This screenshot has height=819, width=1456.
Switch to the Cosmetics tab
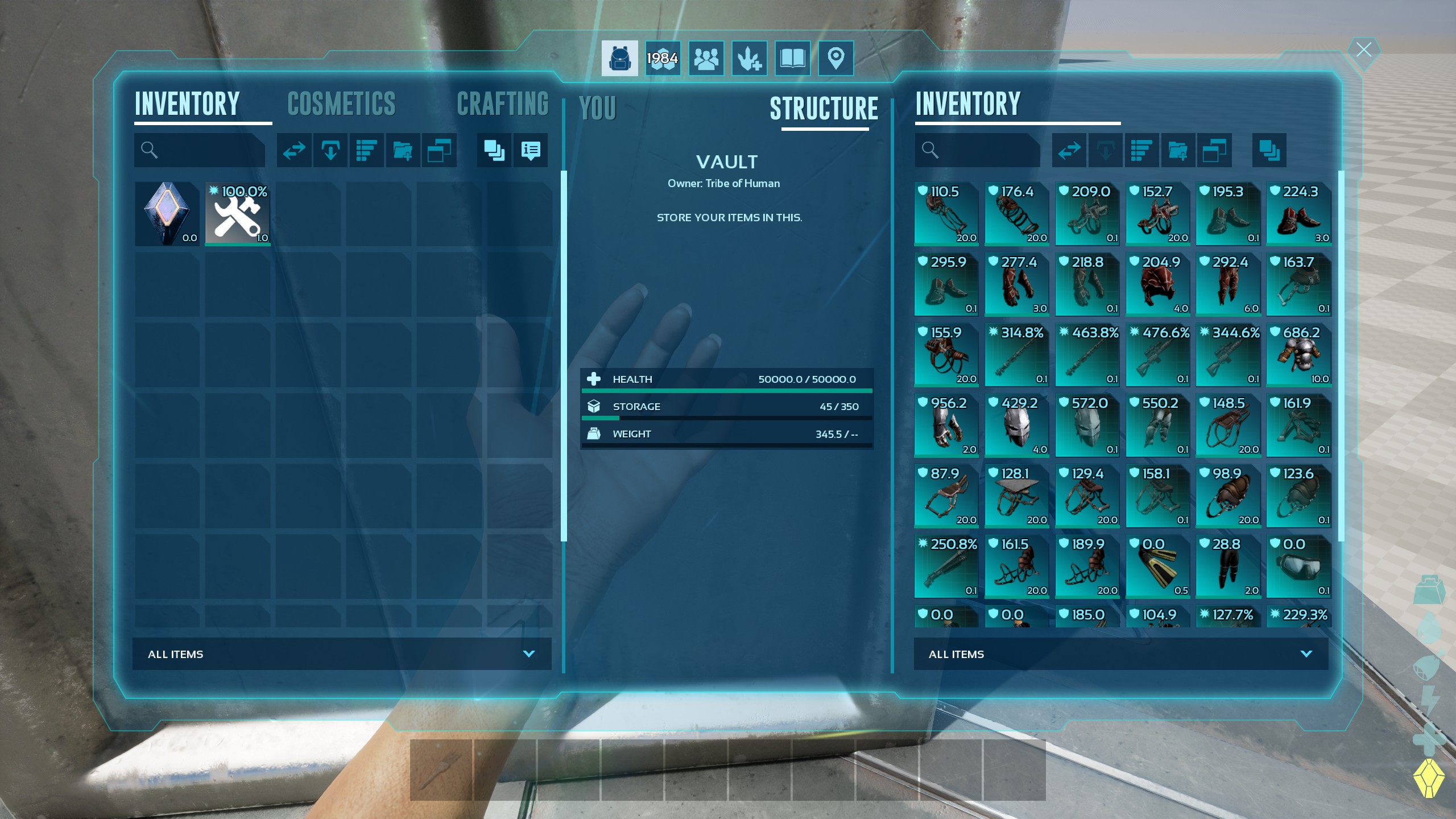coord(341,104)
